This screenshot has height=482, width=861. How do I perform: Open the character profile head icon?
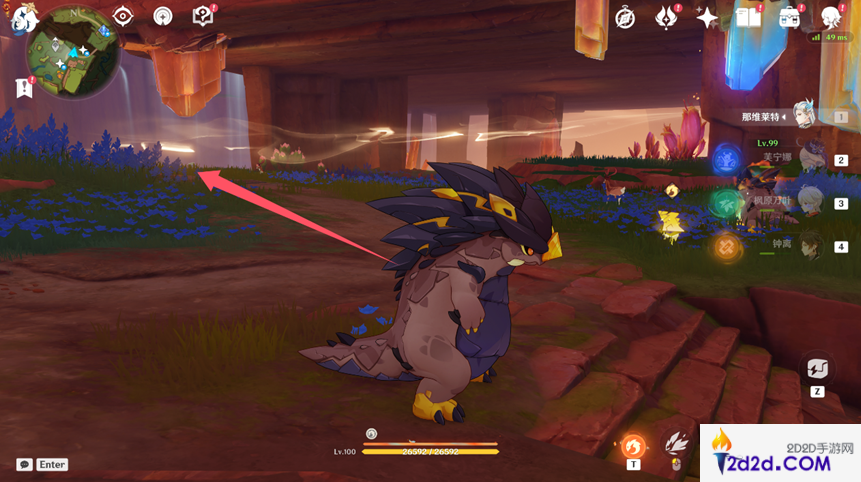click(x=831, y=17)
